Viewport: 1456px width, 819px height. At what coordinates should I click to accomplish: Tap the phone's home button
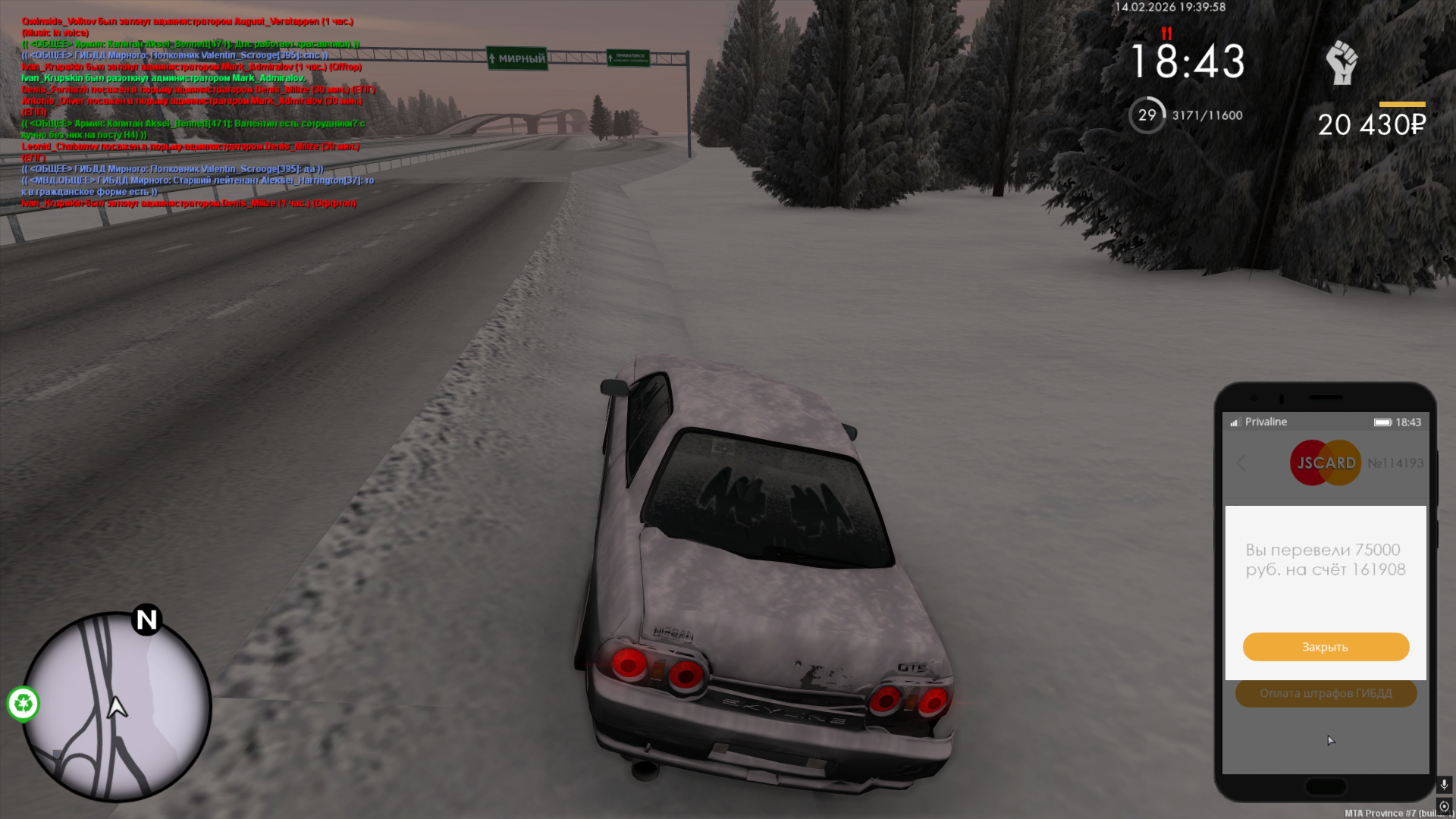(x=1326, y=787)
